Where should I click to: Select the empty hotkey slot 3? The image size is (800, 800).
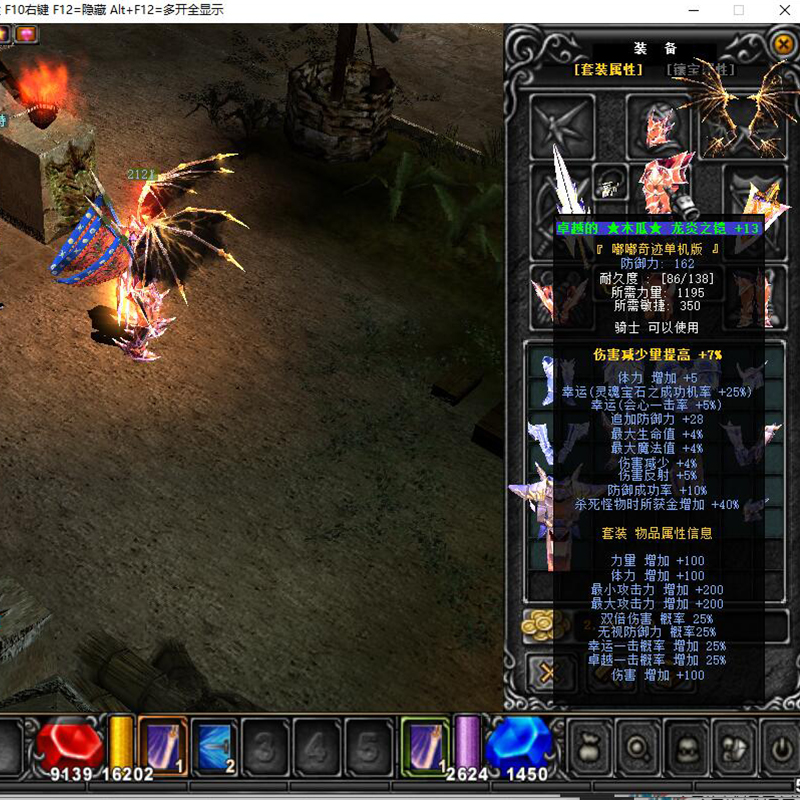[x=265, y=747]
